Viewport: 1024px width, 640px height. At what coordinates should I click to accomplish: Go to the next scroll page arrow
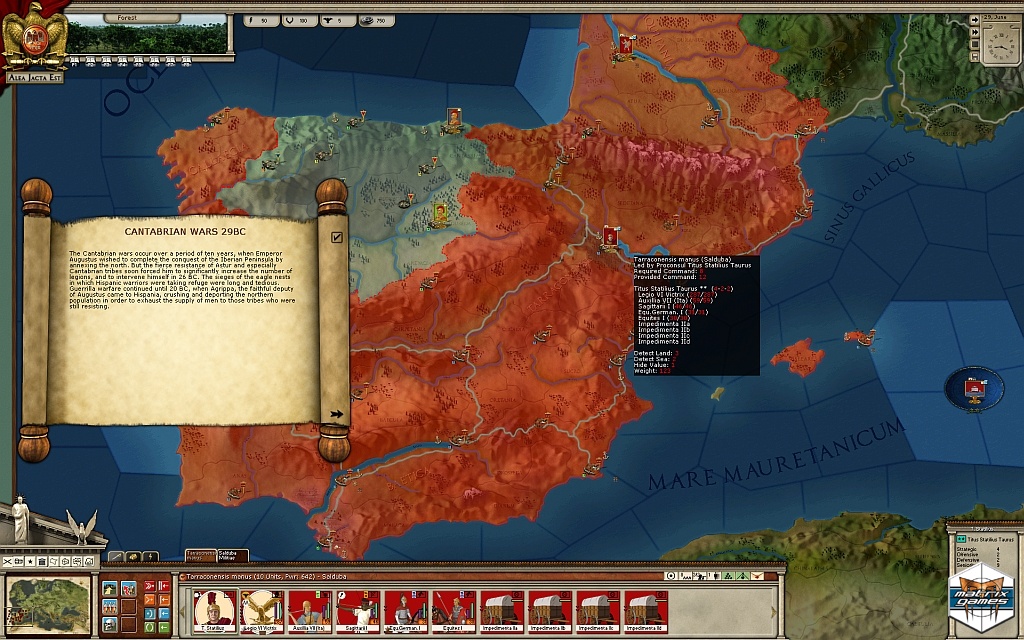pos(336,413)
